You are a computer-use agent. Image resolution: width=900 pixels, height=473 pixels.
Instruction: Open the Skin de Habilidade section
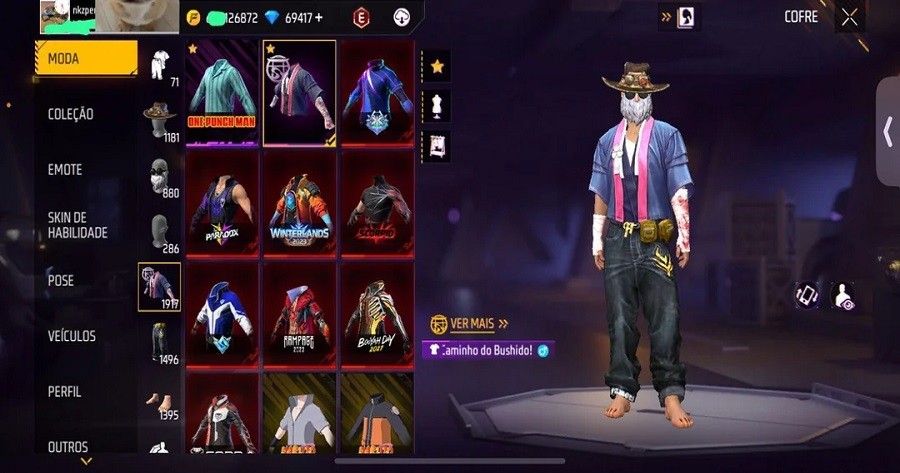pos(78,225)
